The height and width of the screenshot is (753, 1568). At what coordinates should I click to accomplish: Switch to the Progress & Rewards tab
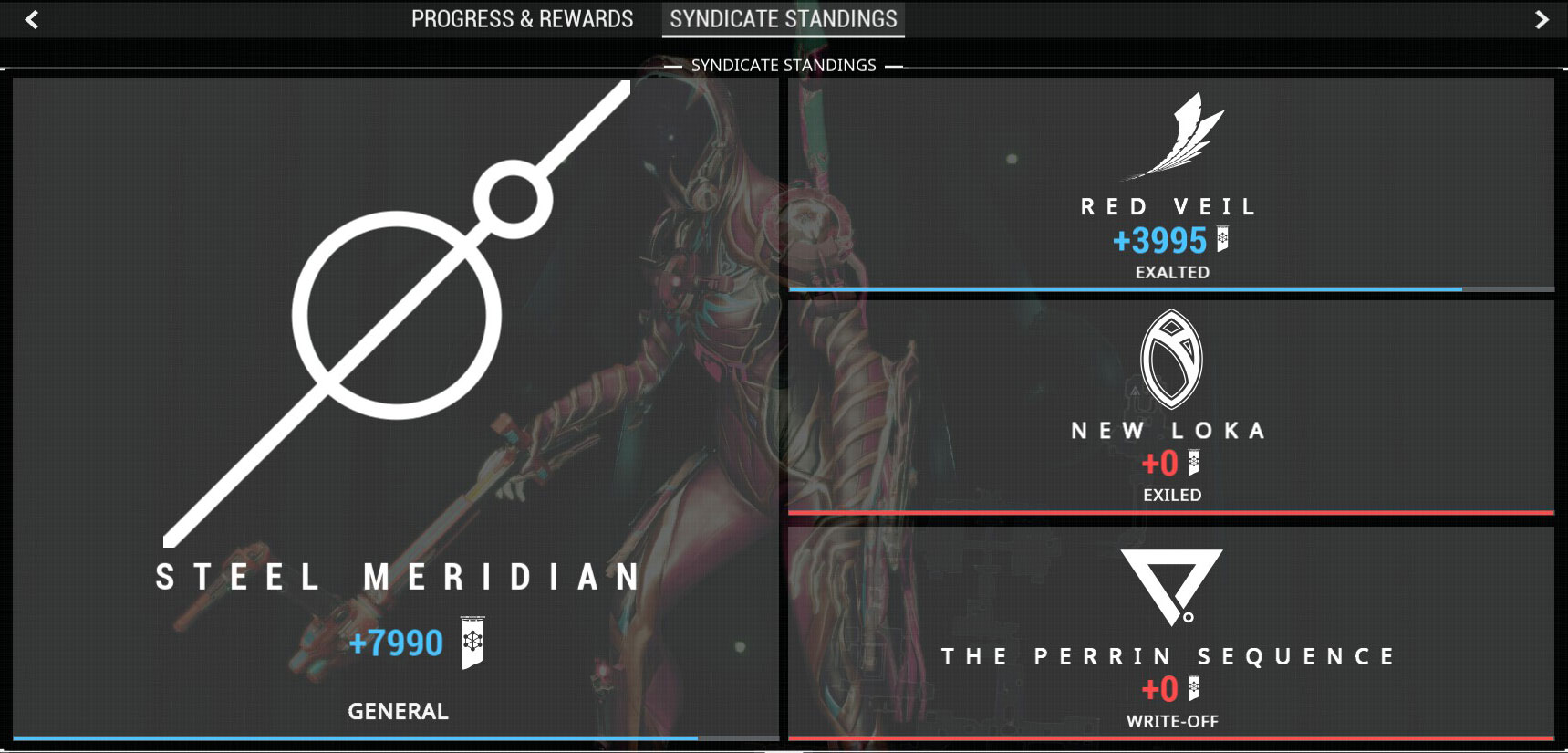pyautogui.click(x=522, y=19)
